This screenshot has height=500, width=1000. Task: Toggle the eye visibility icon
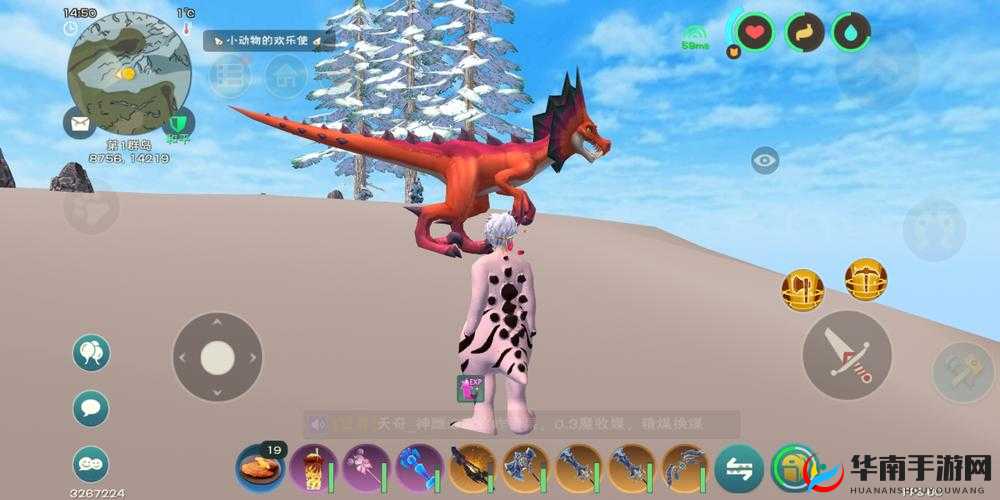(x=765, y=160)
